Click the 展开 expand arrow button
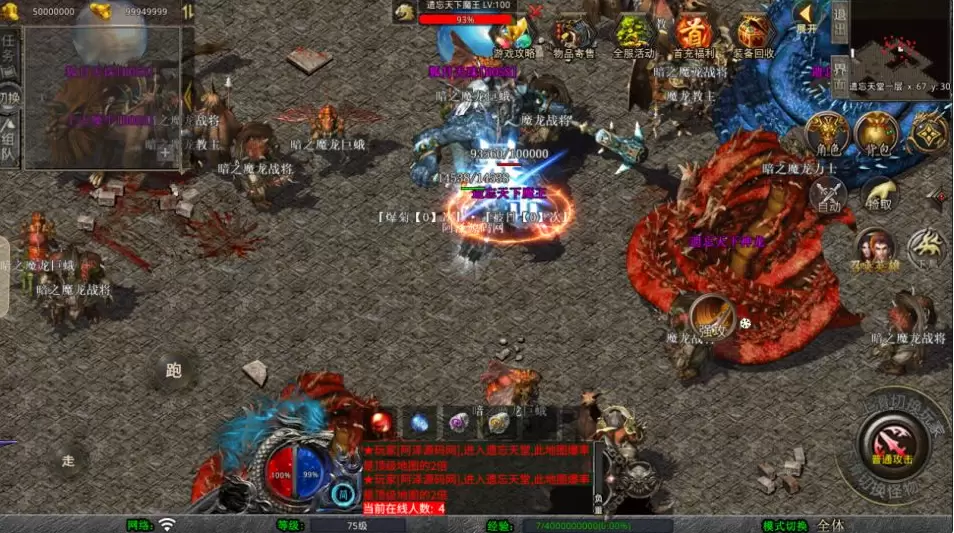The image size is (954, 533). coord(806,17)
